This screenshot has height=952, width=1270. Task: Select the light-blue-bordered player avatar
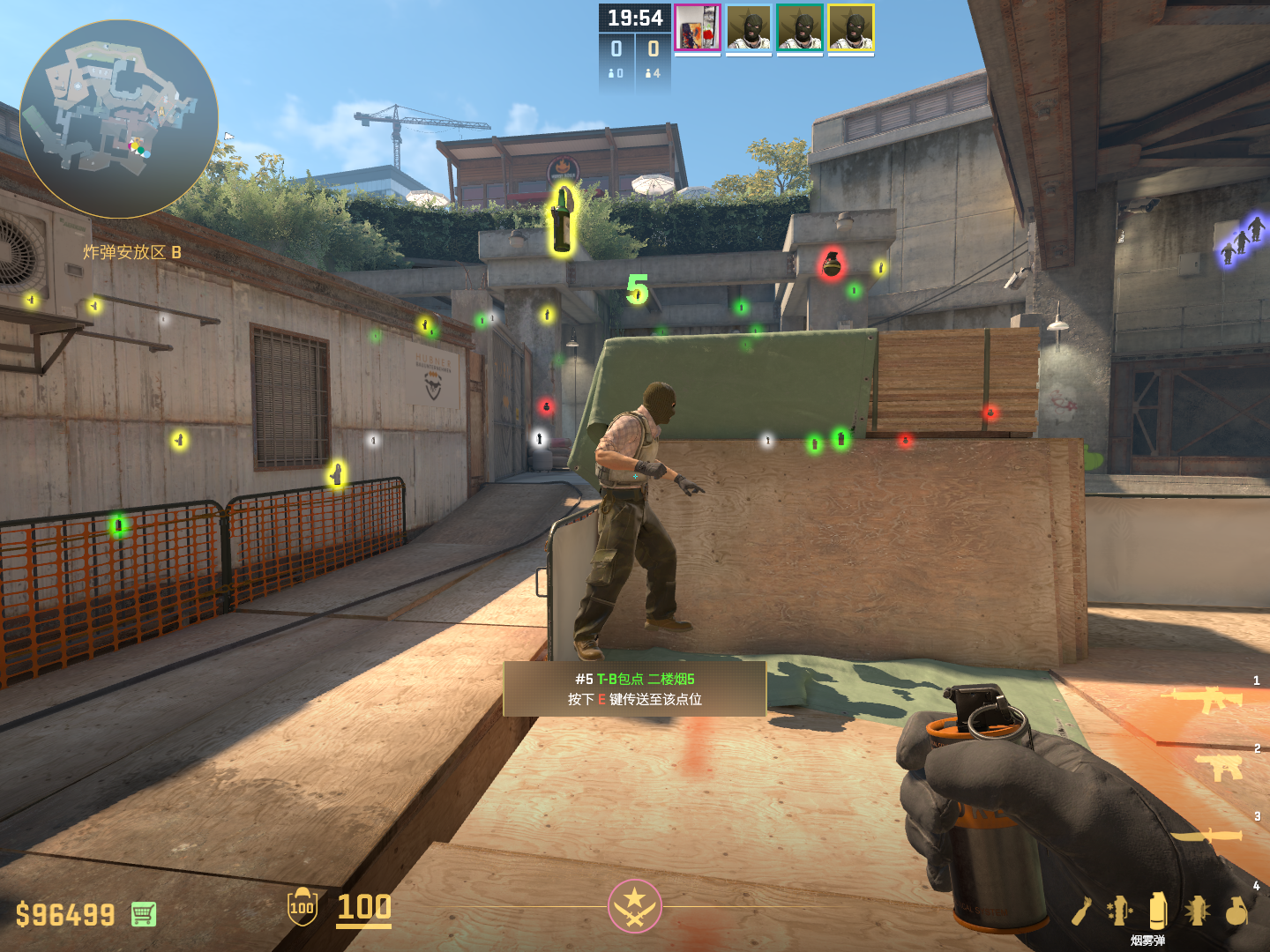pos(749,28)
